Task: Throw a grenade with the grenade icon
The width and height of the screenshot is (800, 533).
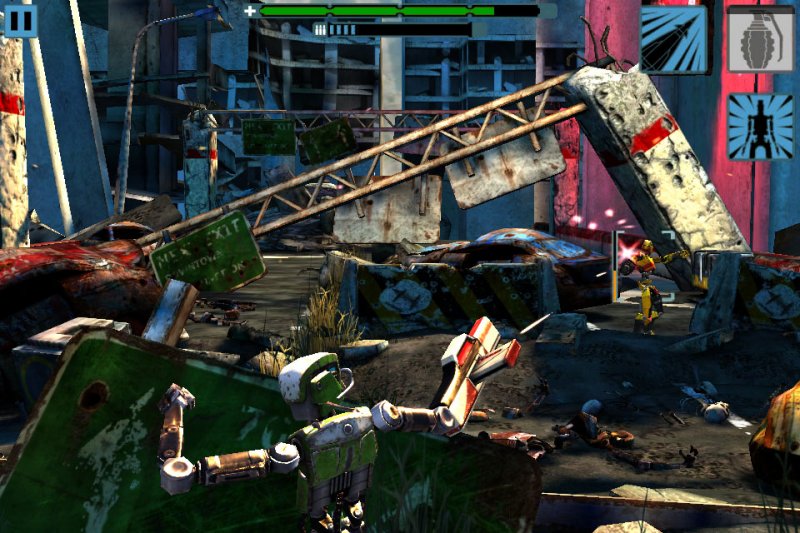Action: [760, 39]
